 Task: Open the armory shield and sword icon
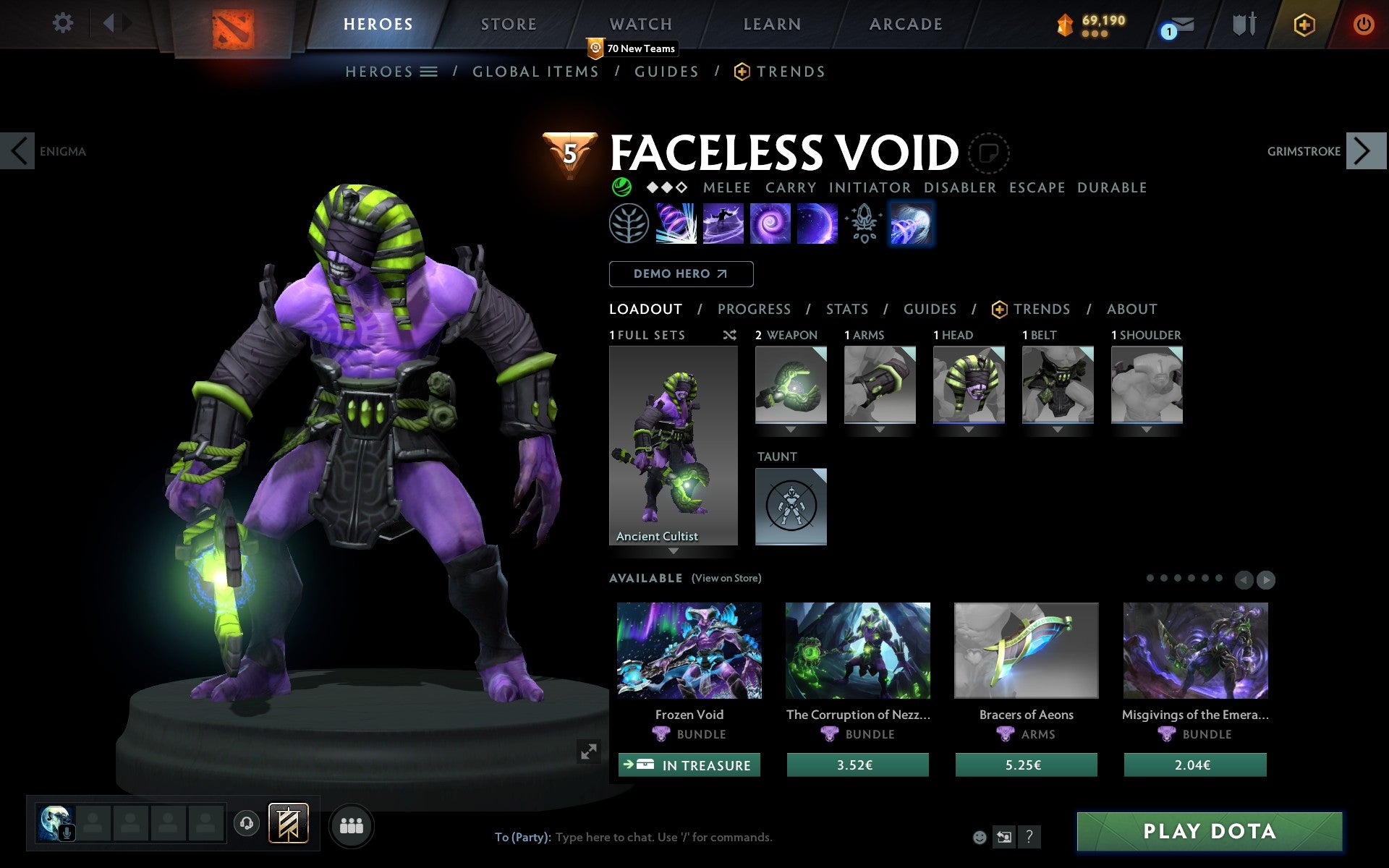[1243, 24]
